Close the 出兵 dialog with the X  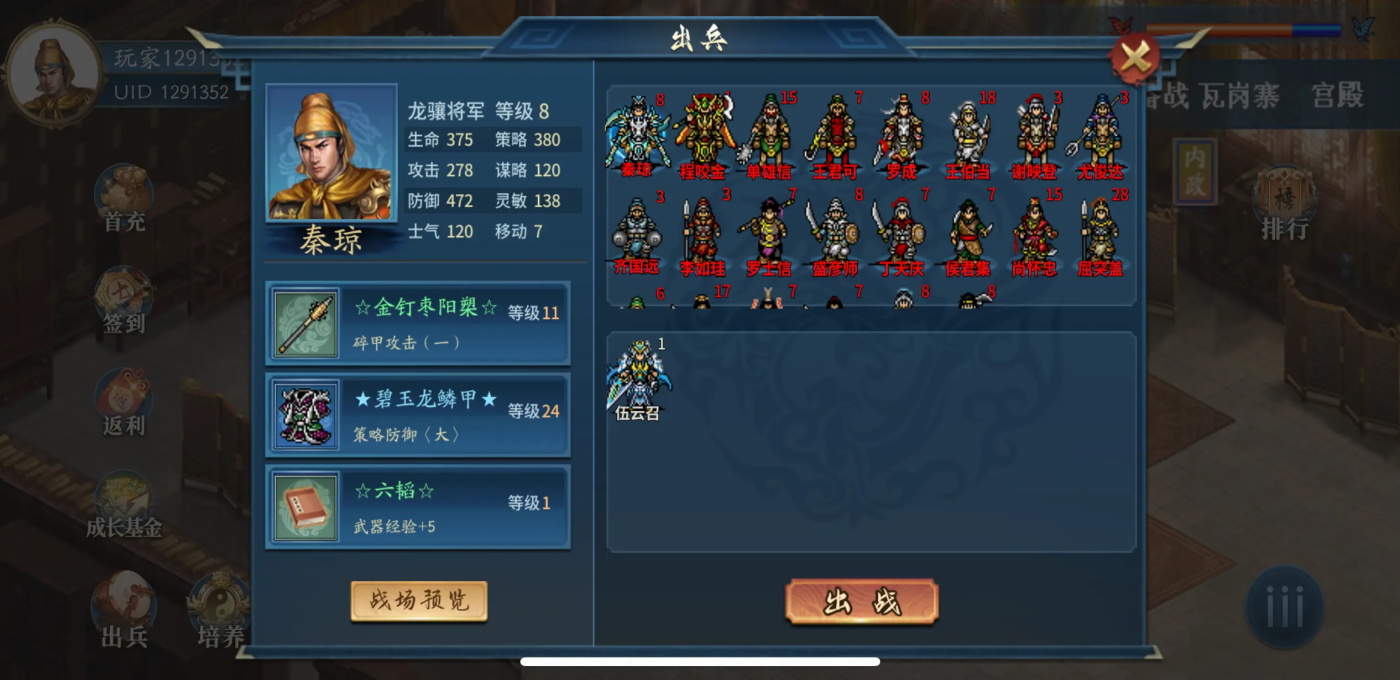point(1135,59)
